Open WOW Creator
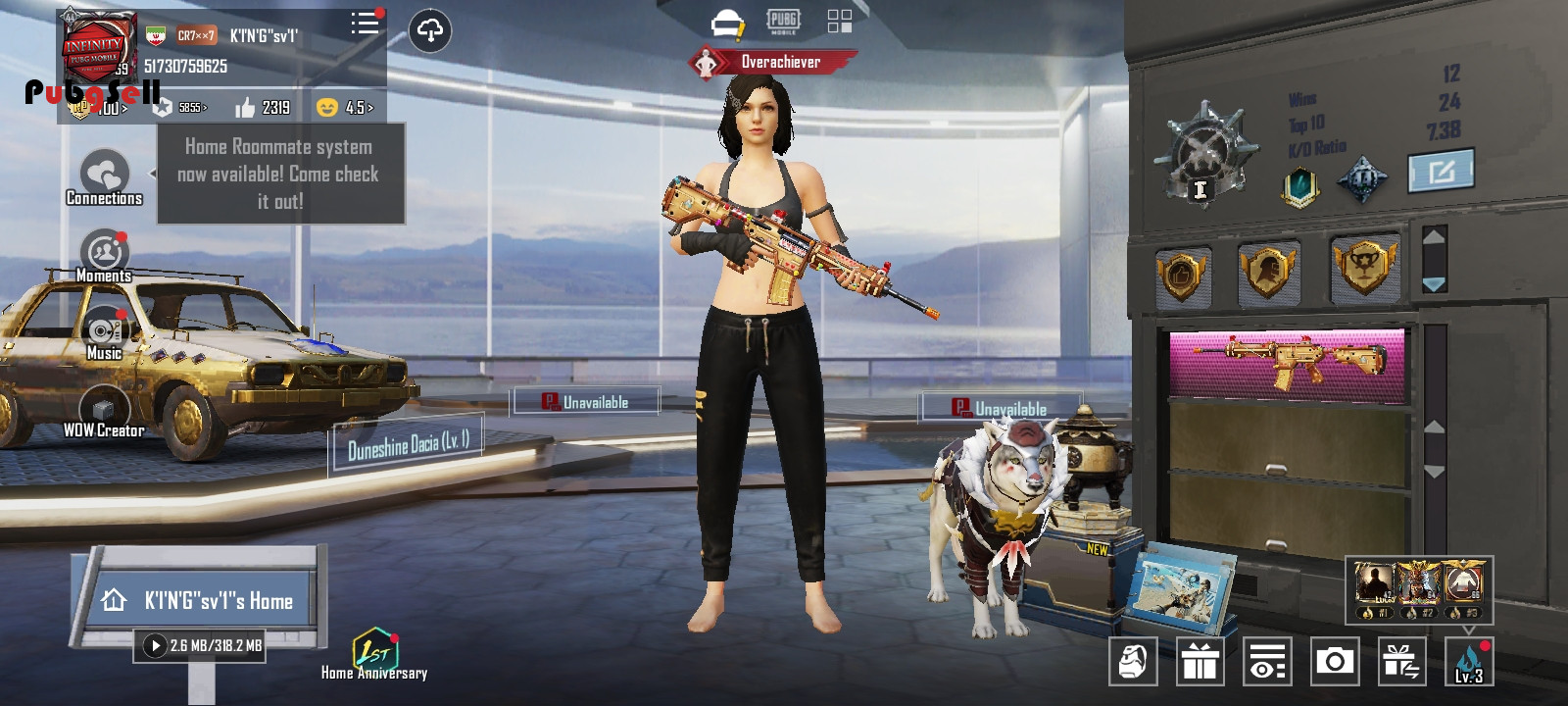The image size is (1568, 706). [104, 411]
